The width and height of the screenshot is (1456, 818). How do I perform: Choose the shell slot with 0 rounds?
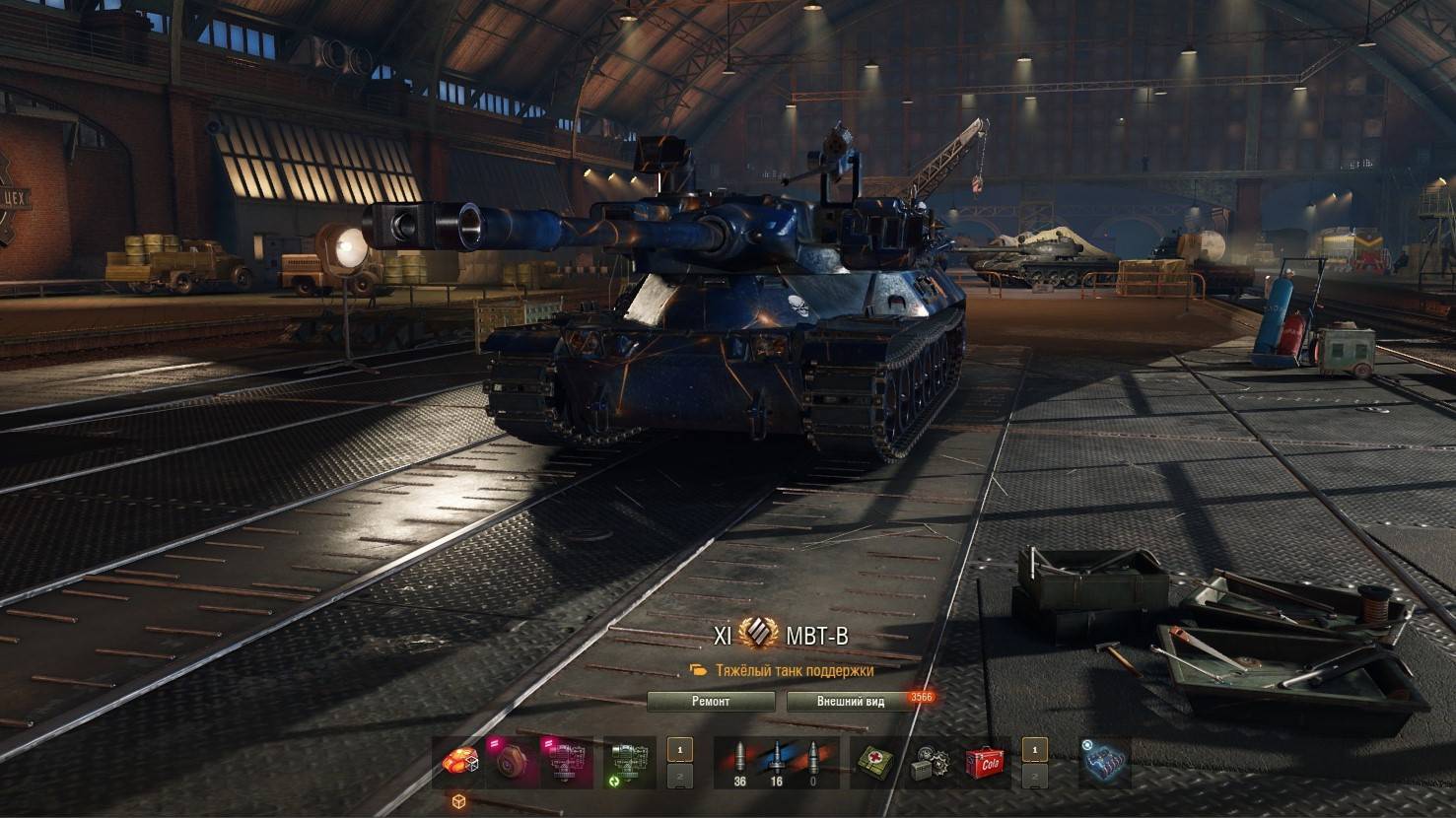point(813,763)
